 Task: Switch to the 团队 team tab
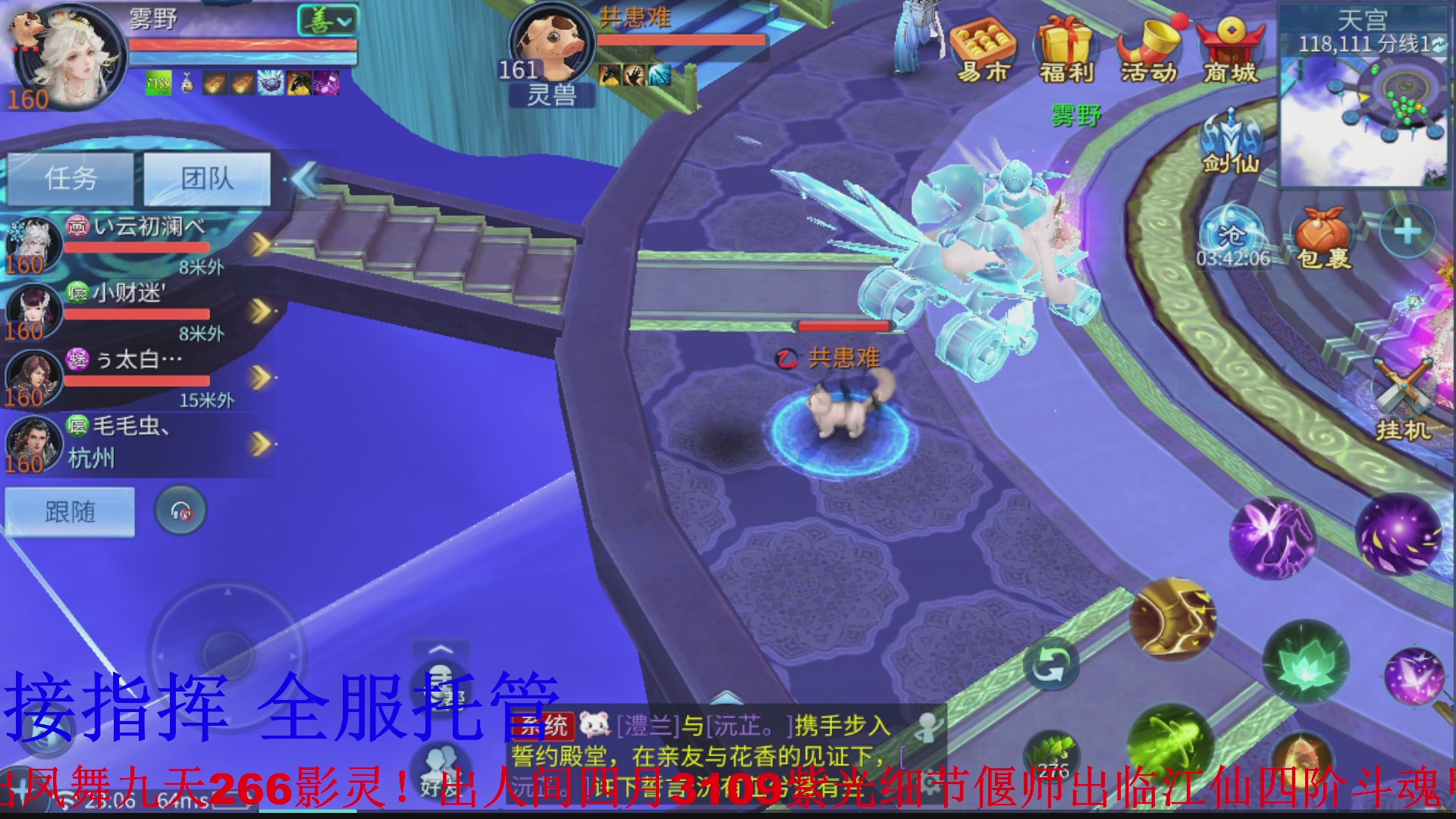206,180
